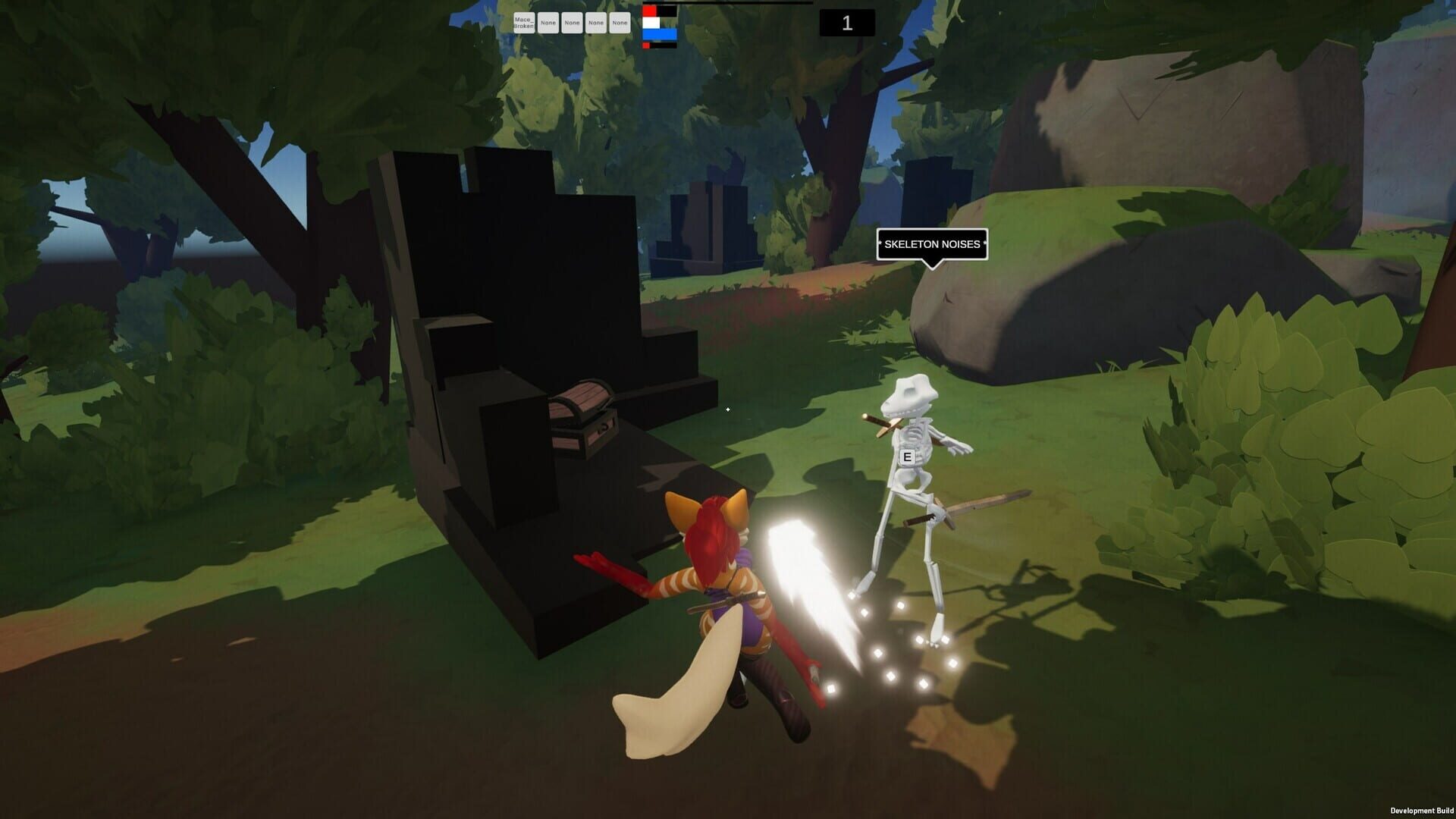Click the E interact prompt on the skeleton
1456x819 pixels.
(907, 457)
